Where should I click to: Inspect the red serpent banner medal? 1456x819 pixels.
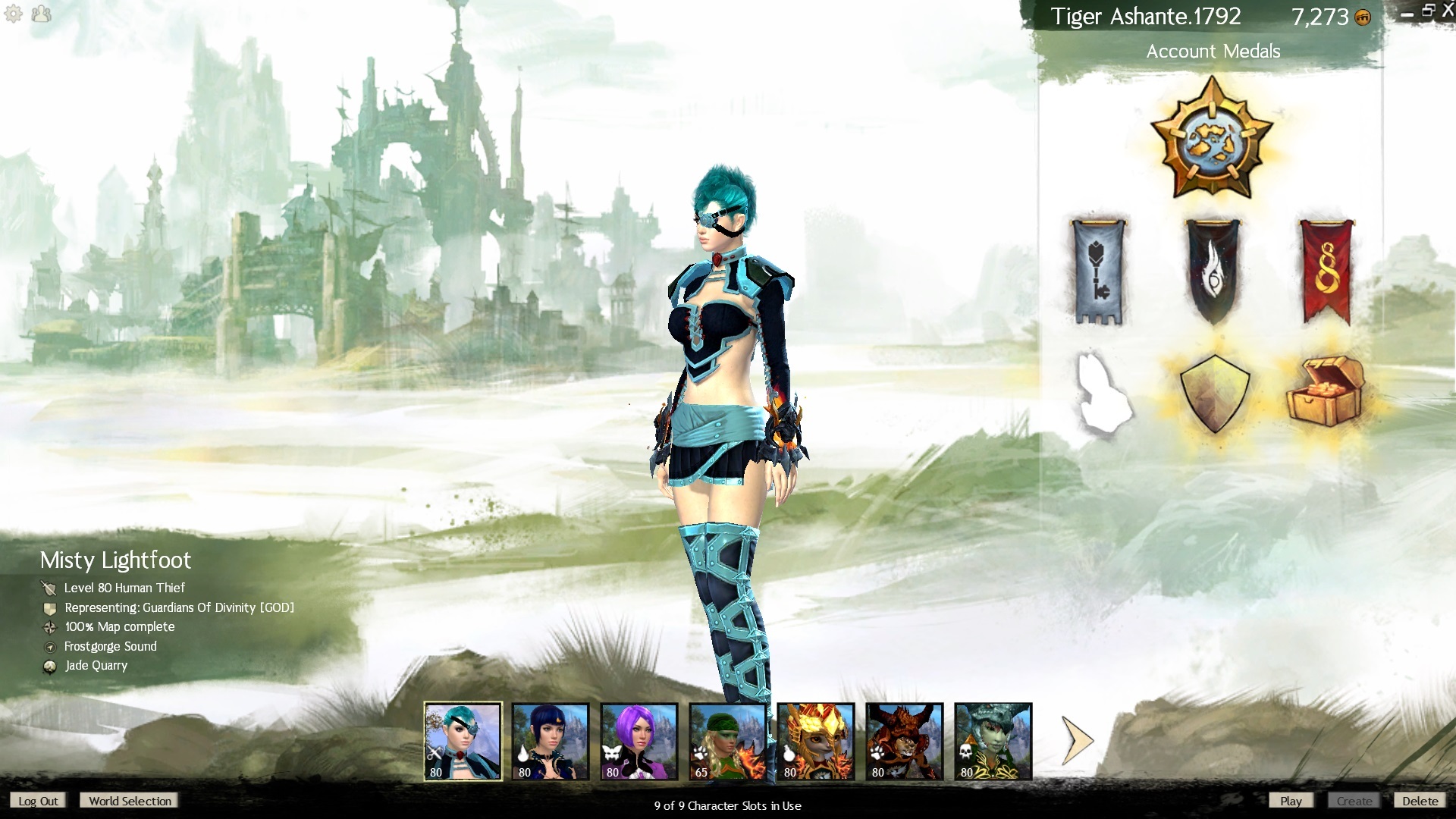point(1326,271)
